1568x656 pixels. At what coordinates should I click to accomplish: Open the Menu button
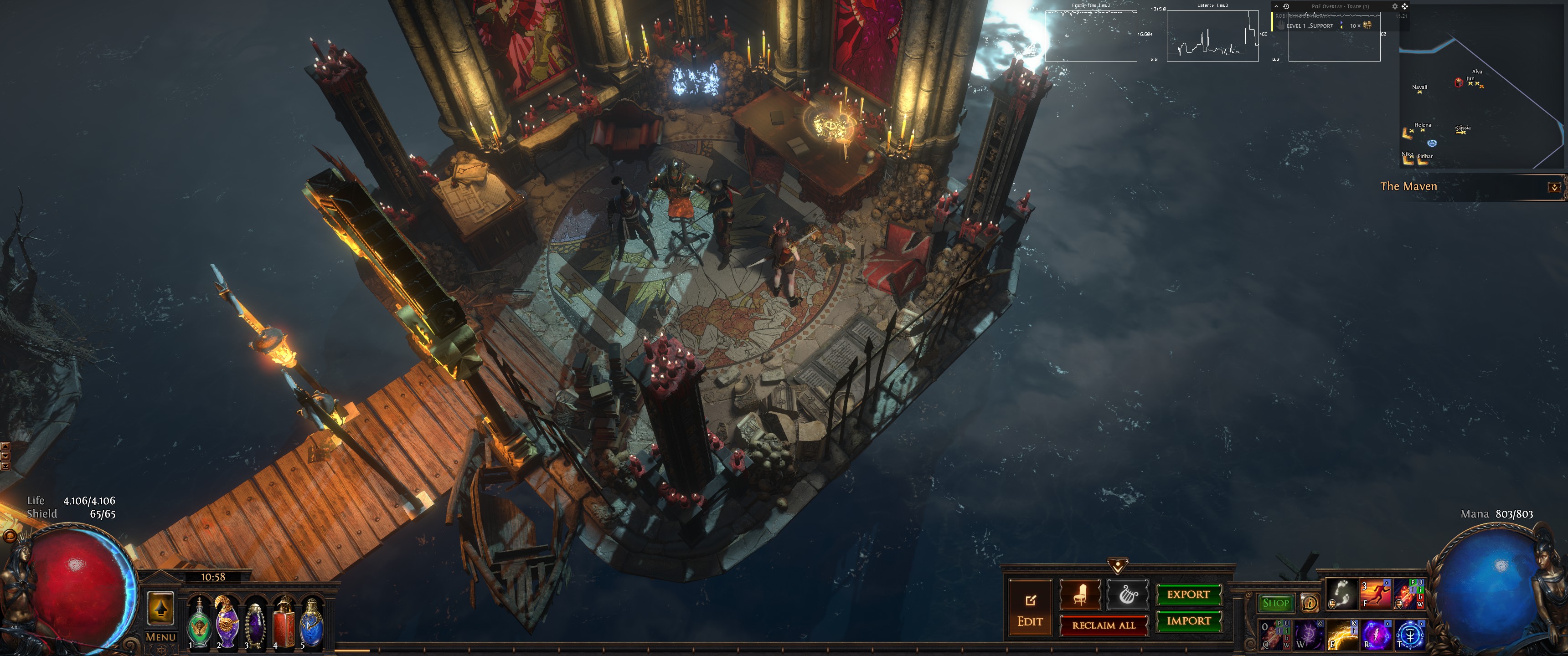pyautogui.click(x=161, y=637)
